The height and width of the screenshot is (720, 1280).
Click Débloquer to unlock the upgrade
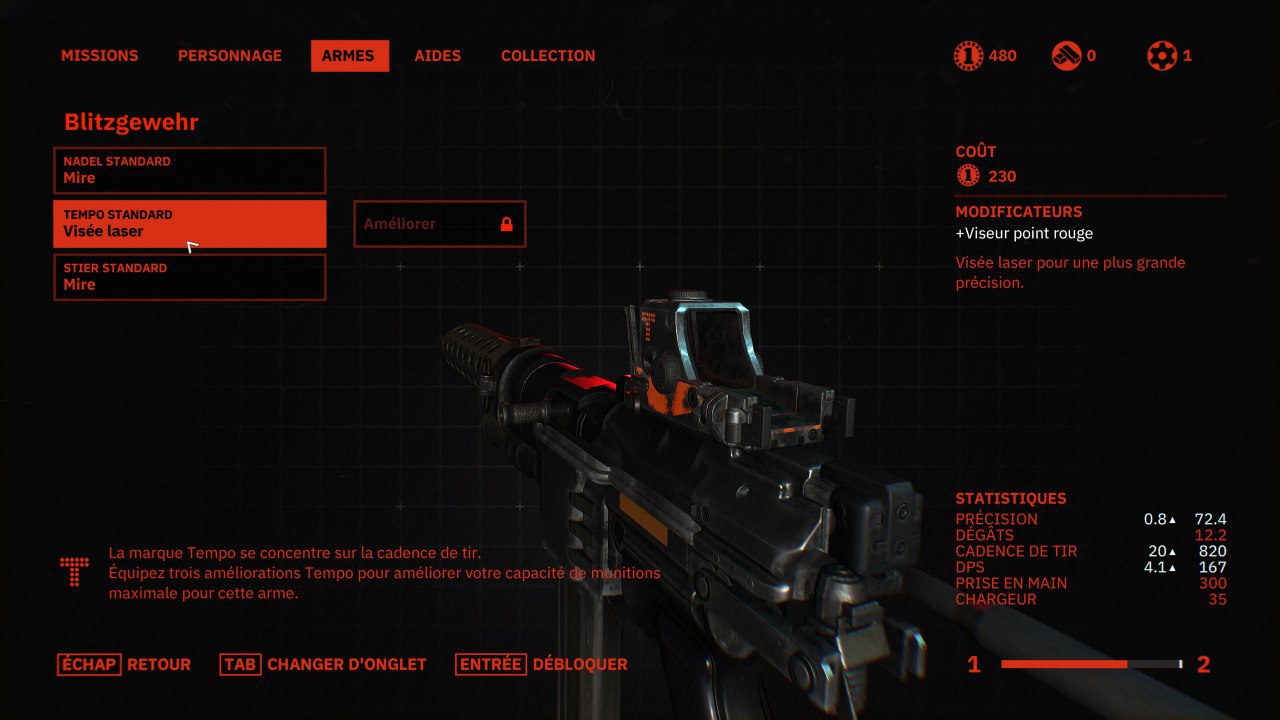(x=542, y=664)
